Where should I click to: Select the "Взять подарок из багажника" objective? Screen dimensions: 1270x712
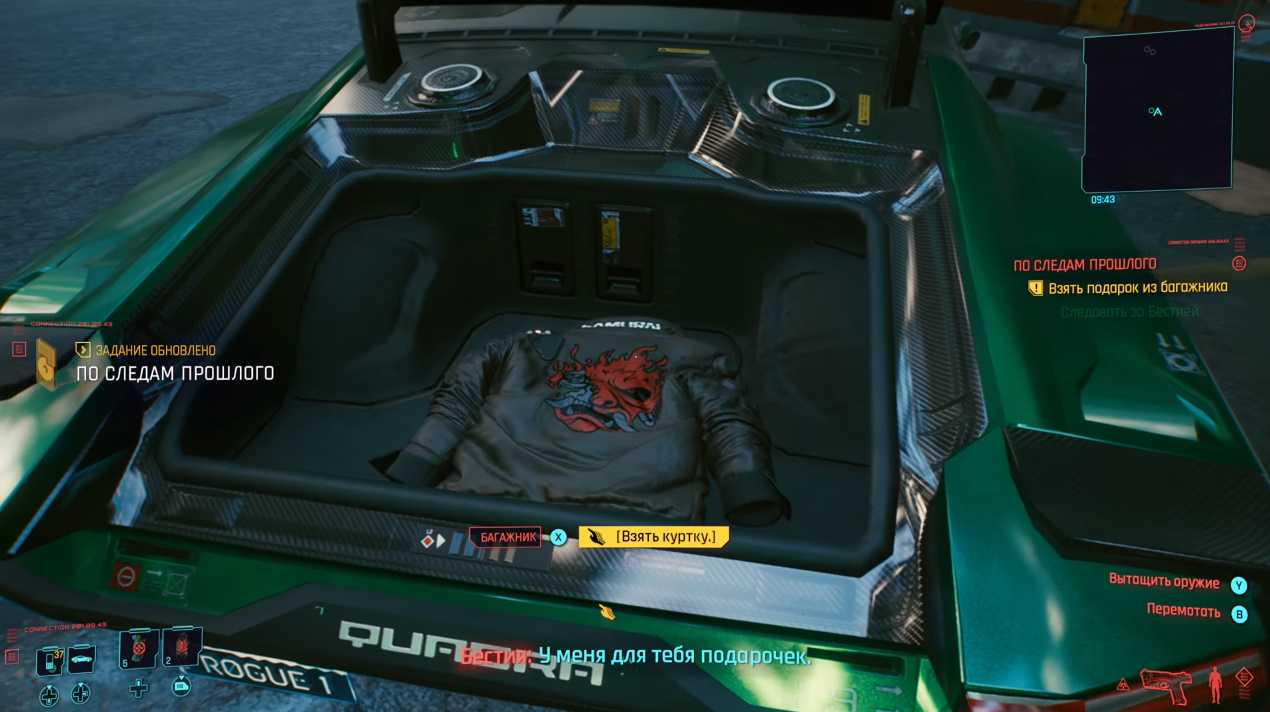click(x=1137, y=287)
